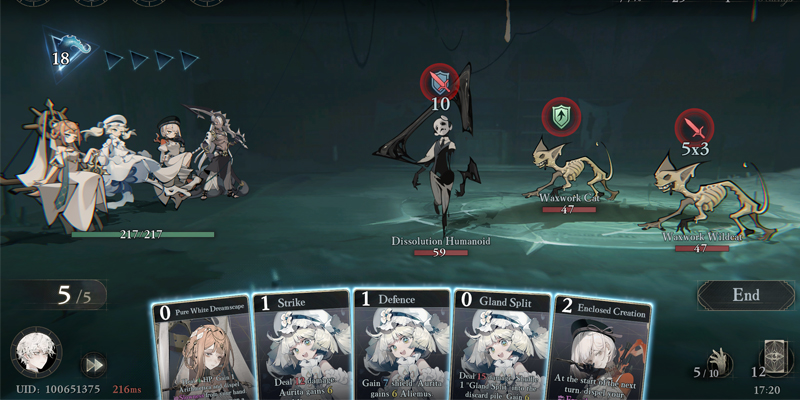
Task: Open the hand count icon
Action: point(717,358)
